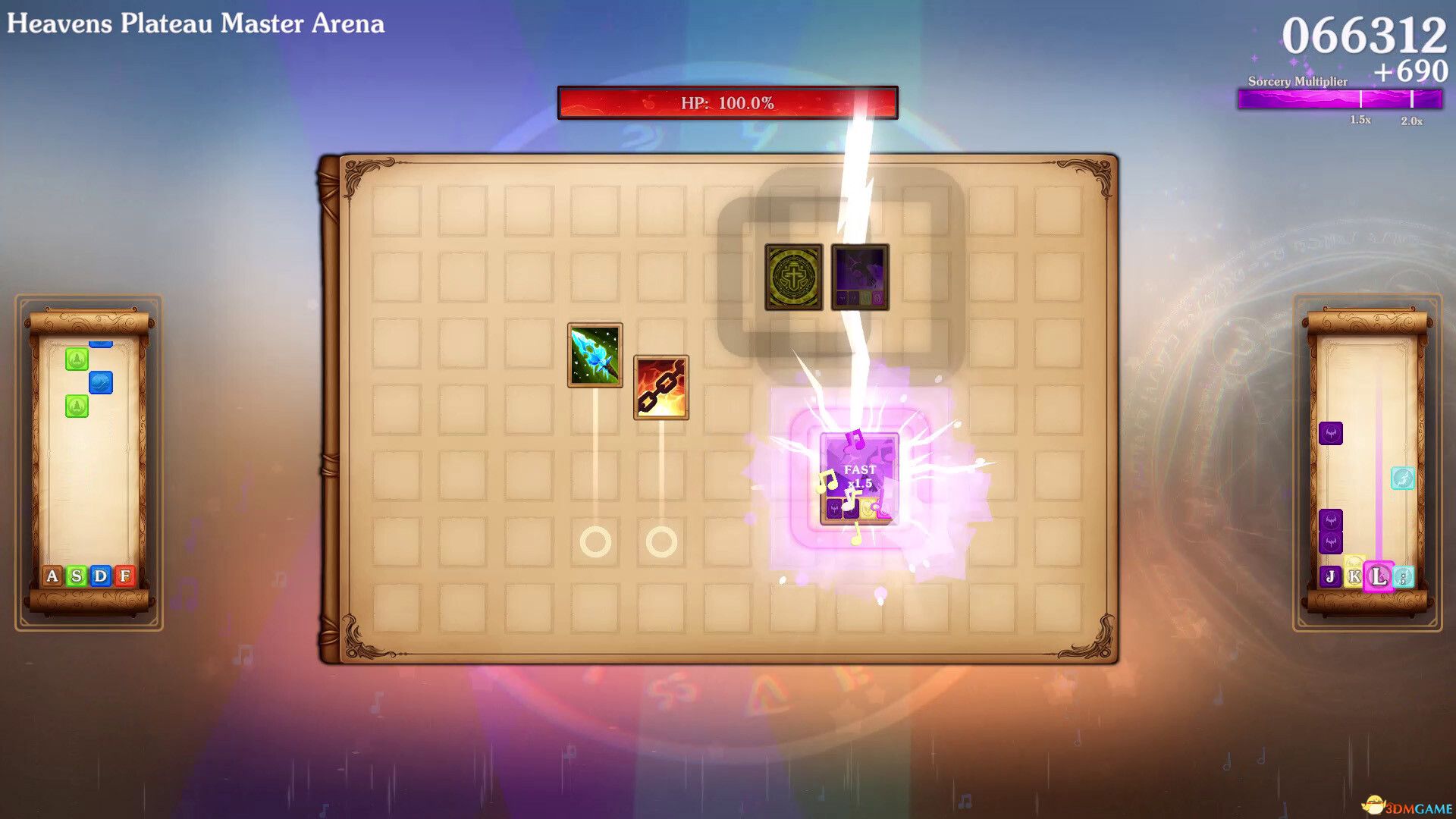Click the HP 100.0% health bar
This screenshot has width=1456, height=819.
coord(726,101)
